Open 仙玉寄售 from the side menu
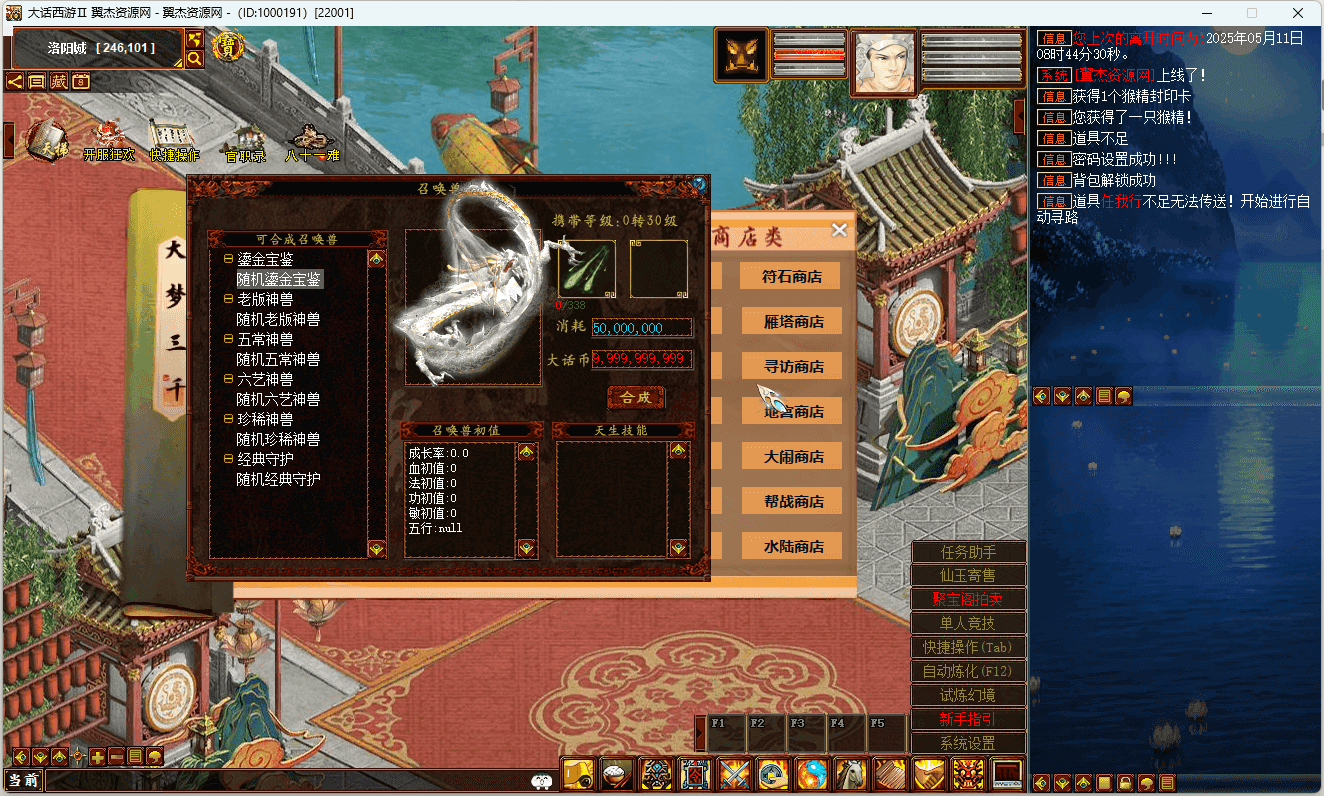Screen dimensions: 1324x796 point(968,576)
